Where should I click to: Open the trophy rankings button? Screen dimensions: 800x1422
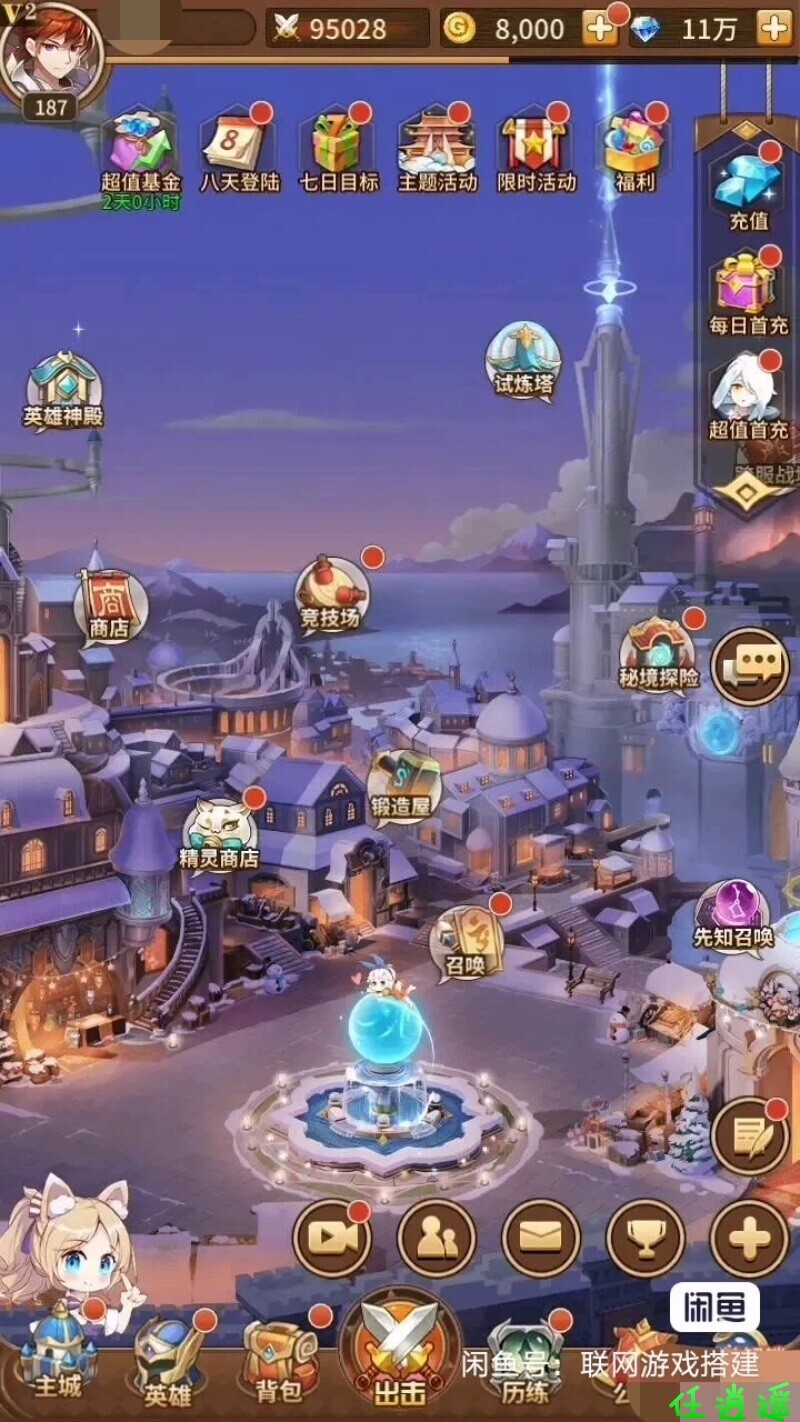(x=645, y=1238)
